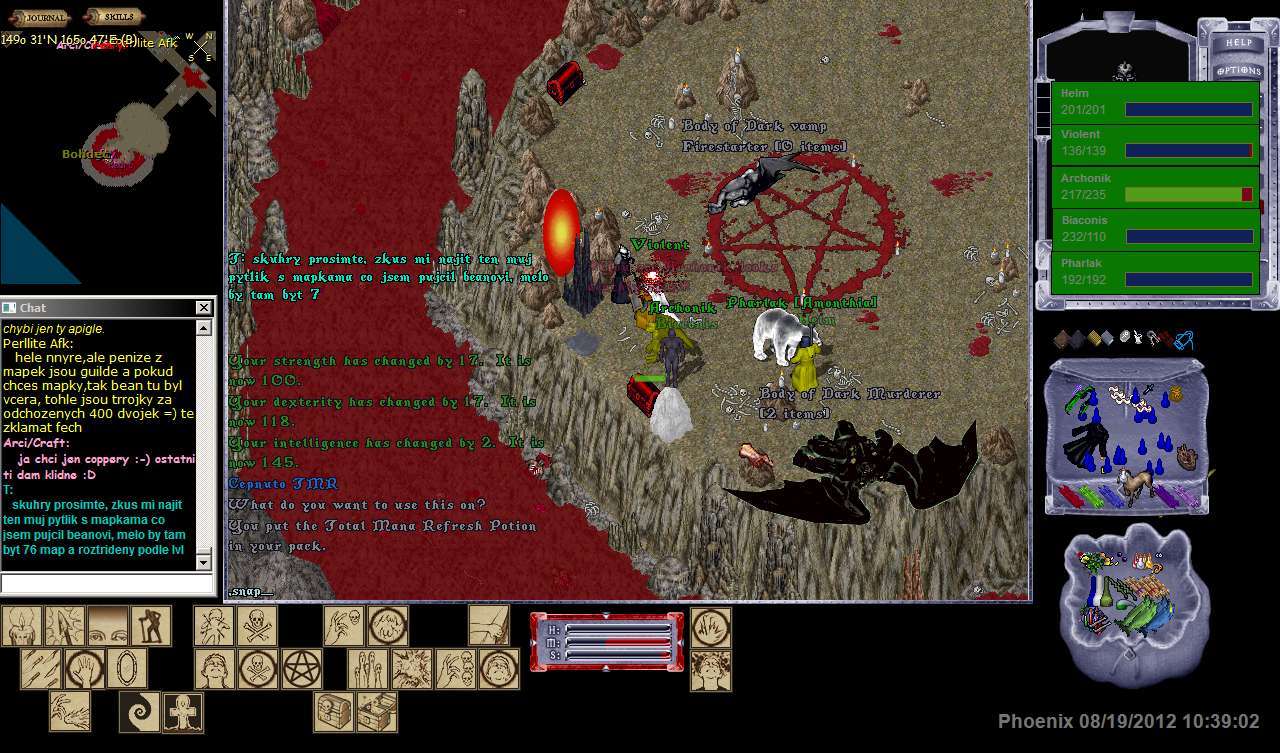Open the Journal scroll button
The width and height of the screenshot is (1280, 753).
coord(44,17)
